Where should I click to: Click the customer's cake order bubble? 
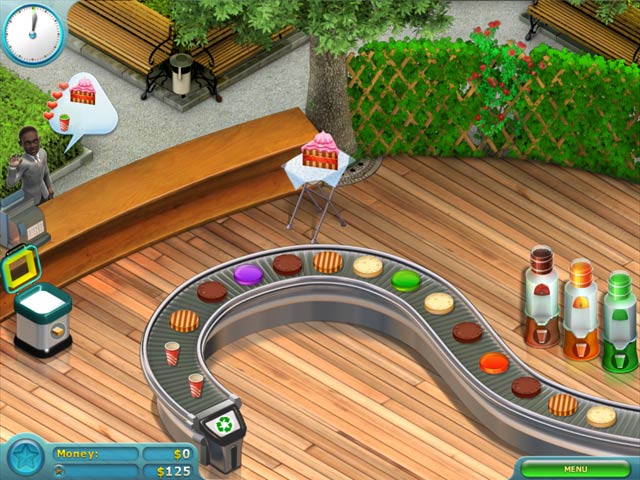point(83,95)
